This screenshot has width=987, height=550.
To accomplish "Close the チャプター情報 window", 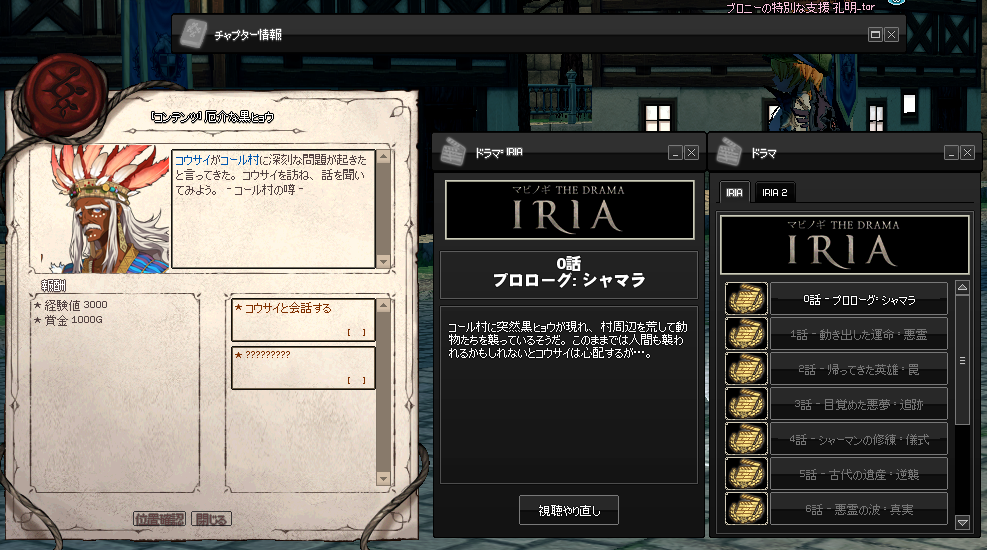I will pos(891,34).
